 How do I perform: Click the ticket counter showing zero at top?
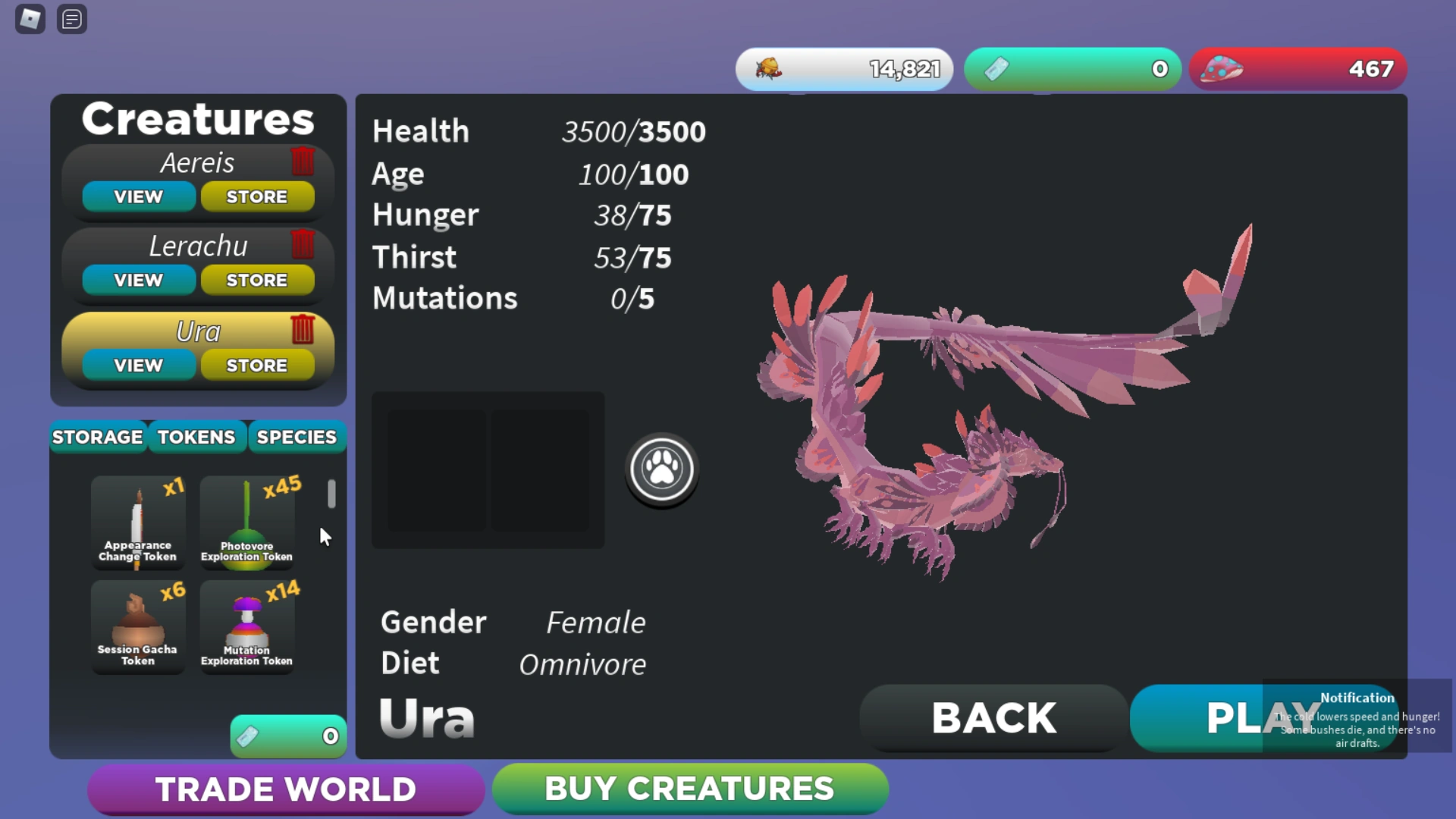(1072, 68)
